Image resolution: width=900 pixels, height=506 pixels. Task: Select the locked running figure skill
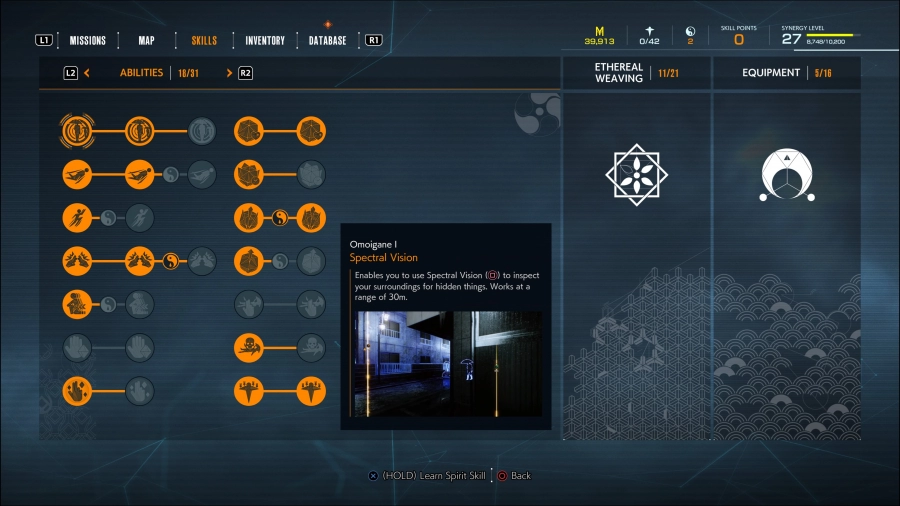click(x=140, y=217)
